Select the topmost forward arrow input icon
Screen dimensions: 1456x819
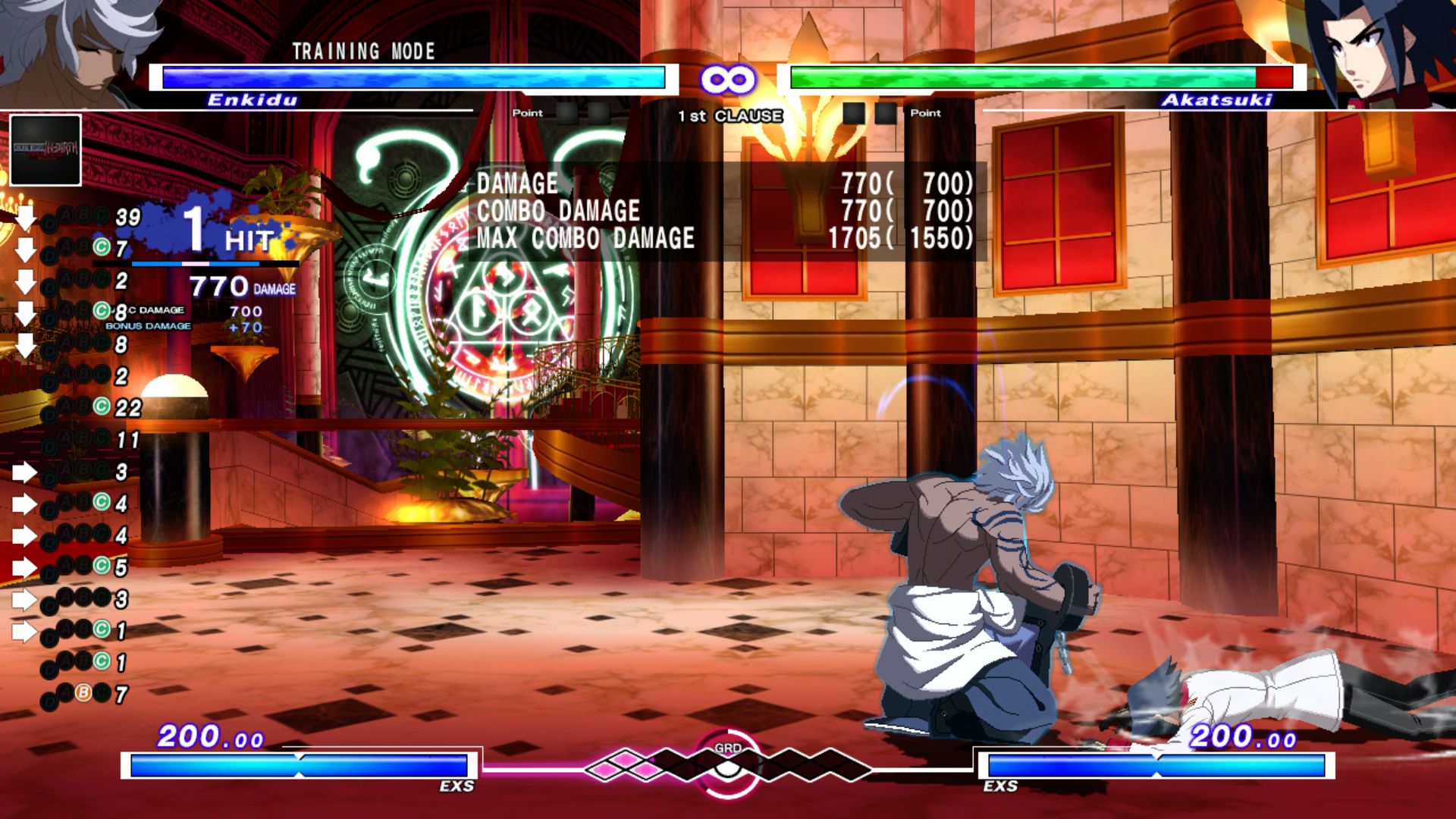[x=24, y=471]
